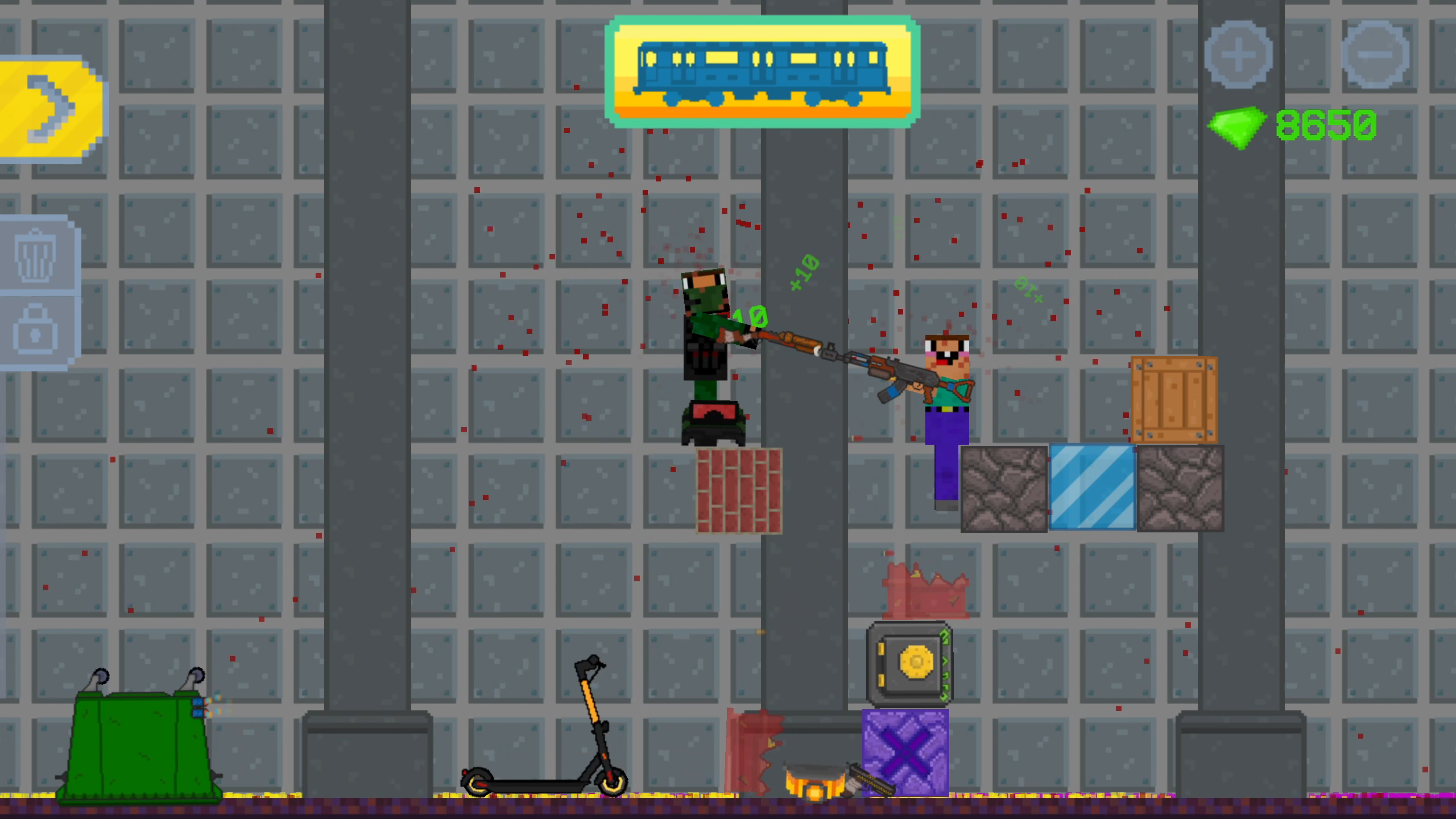The width and height of the screenshot is (1456, 819).
Task: Click the Noob character holding the AK
Action: (x=947, y=398)
